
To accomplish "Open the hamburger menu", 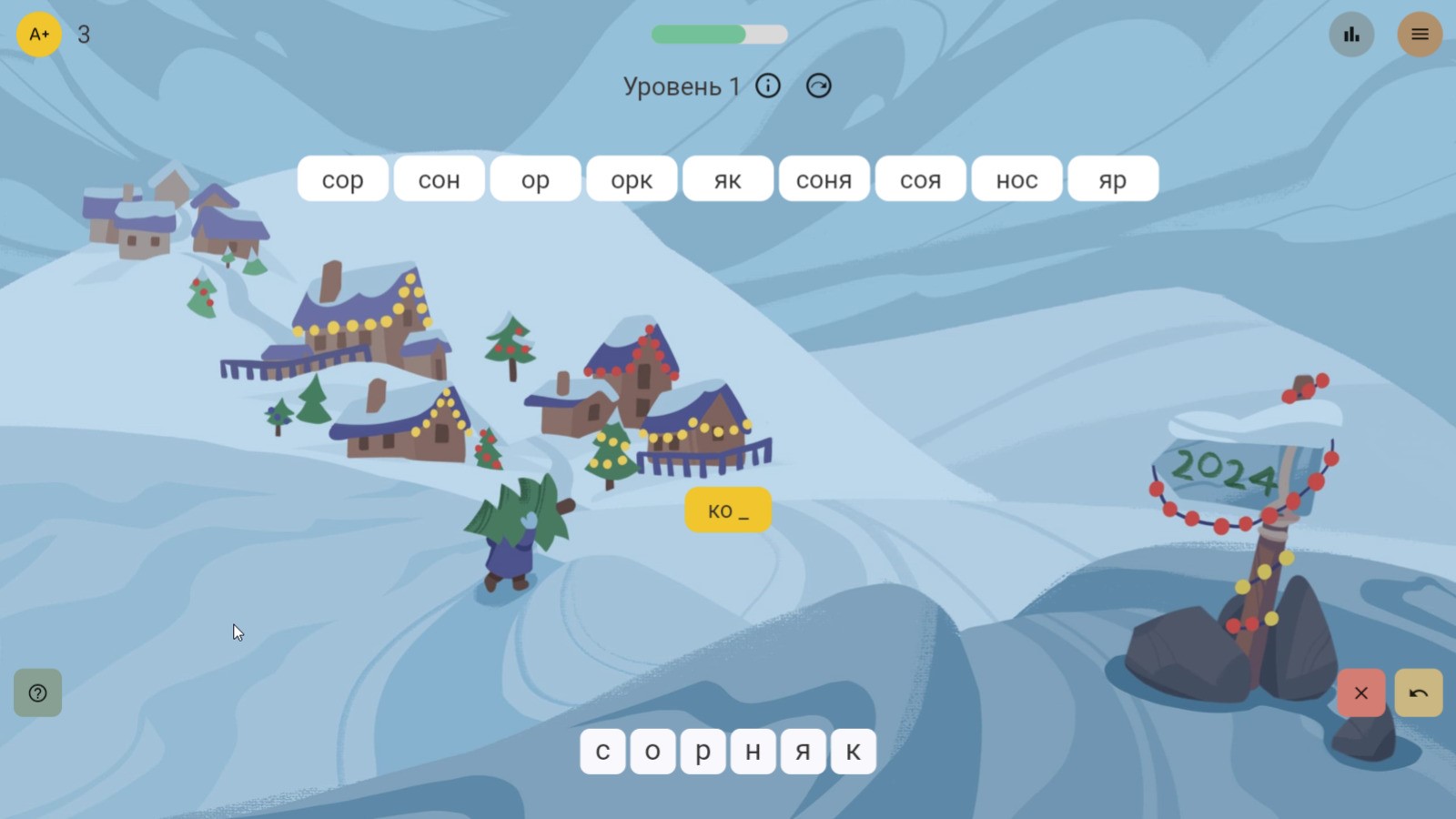I will pos(1420,35).
